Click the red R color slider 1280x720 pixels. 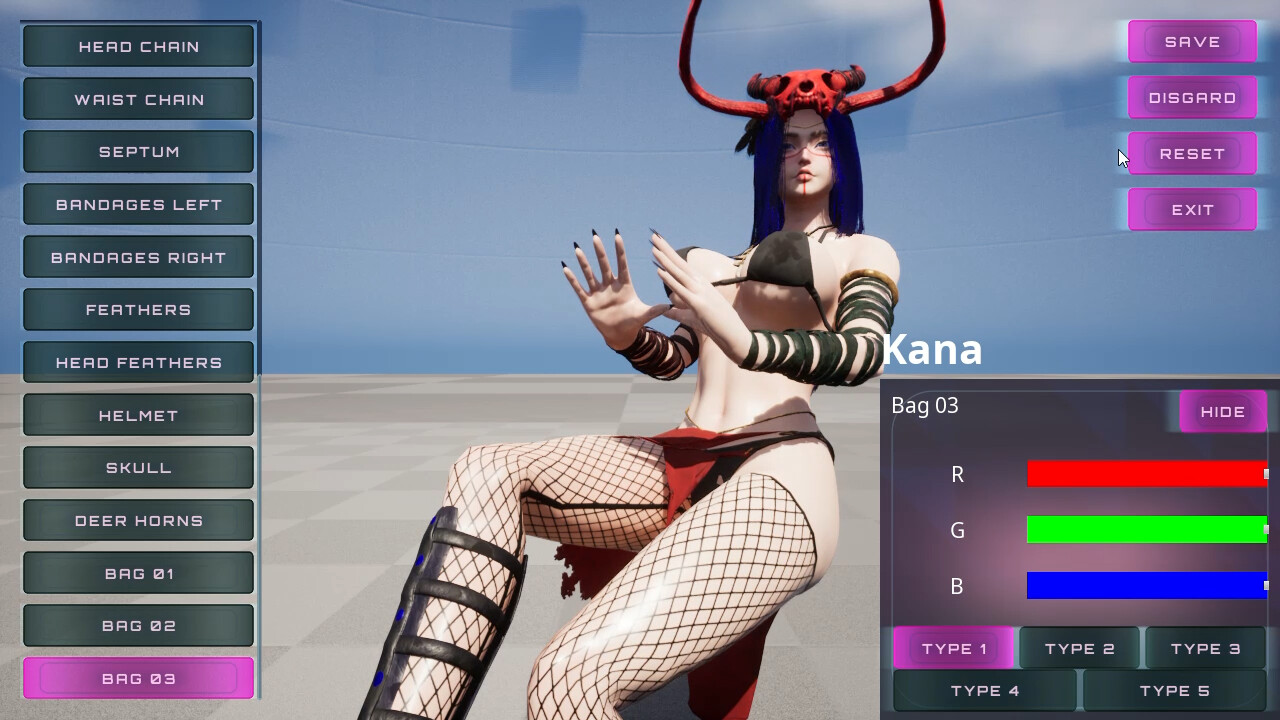pyautogui.click(x=1146, y=474)
